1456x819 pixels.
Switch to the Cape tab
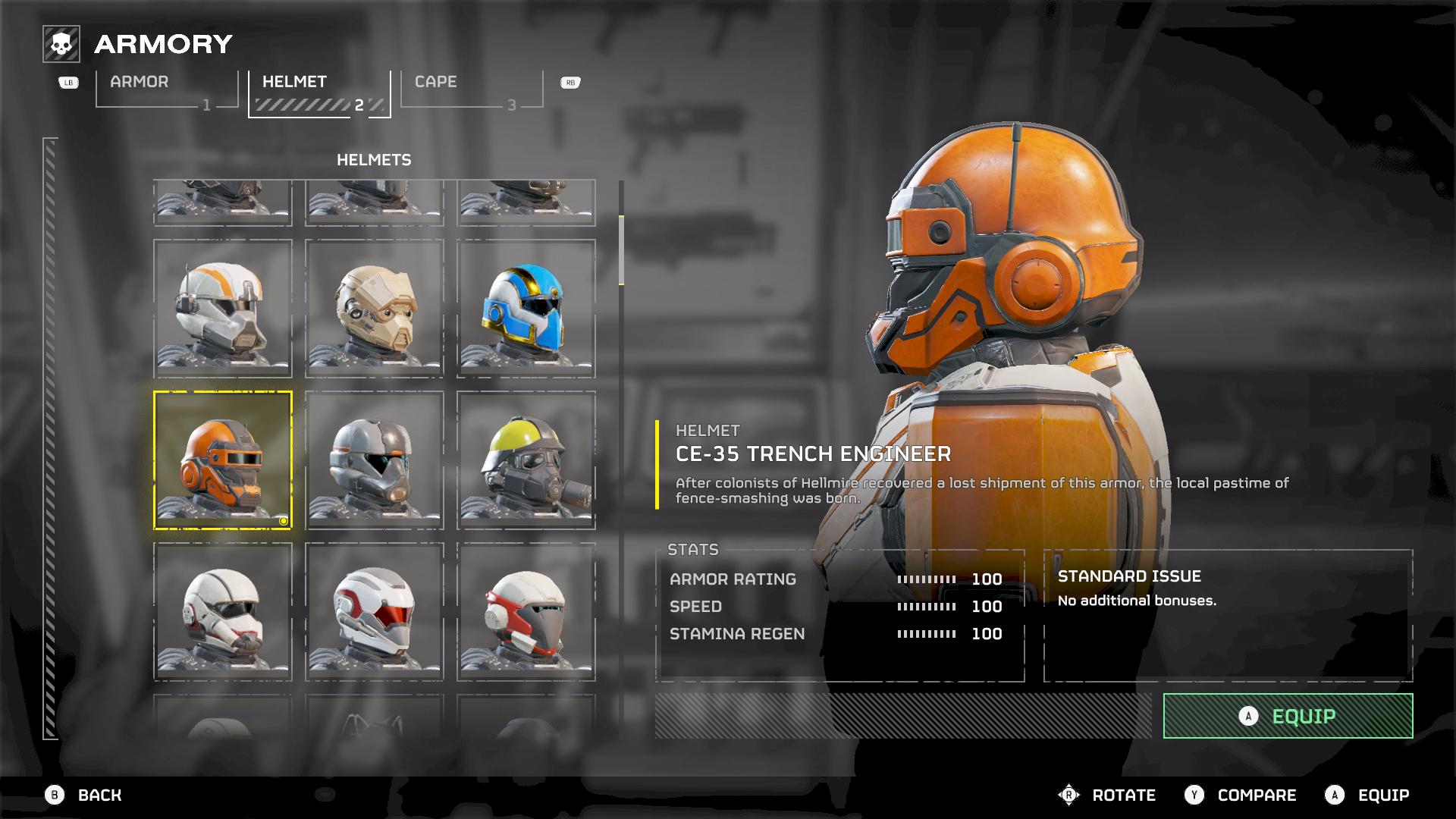coord(471,89)
